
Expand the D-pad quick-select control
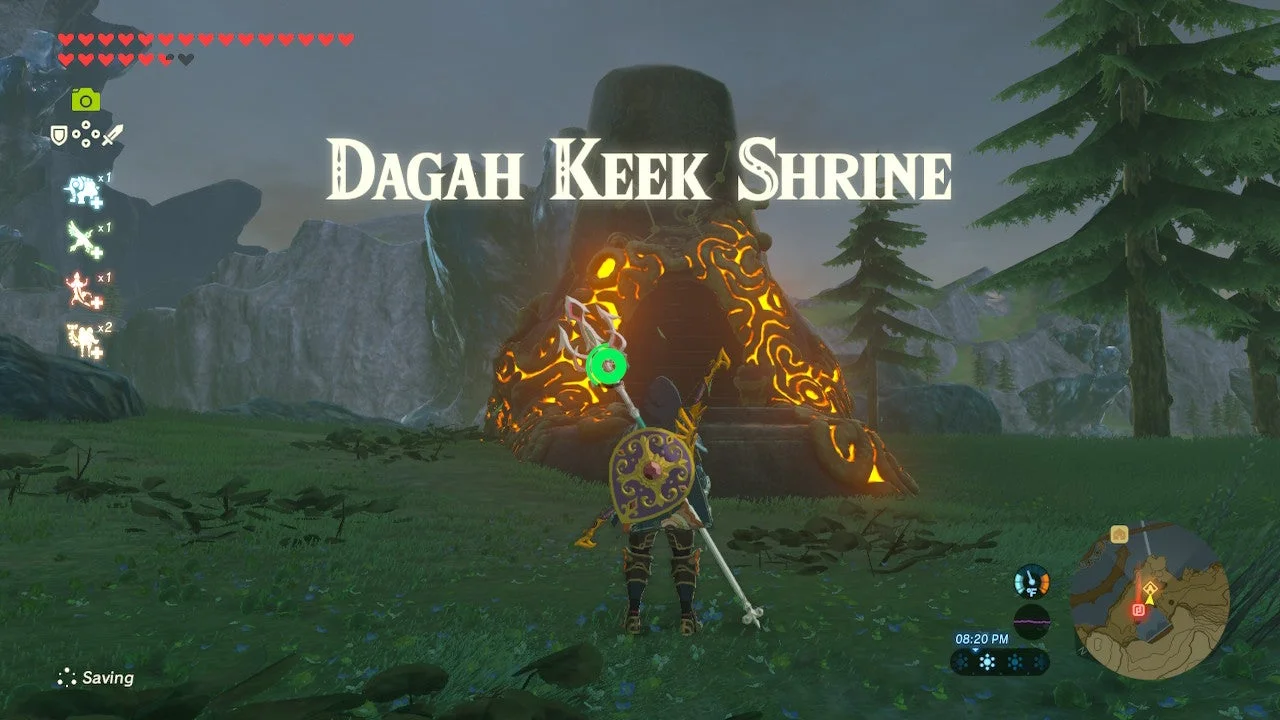85,132
